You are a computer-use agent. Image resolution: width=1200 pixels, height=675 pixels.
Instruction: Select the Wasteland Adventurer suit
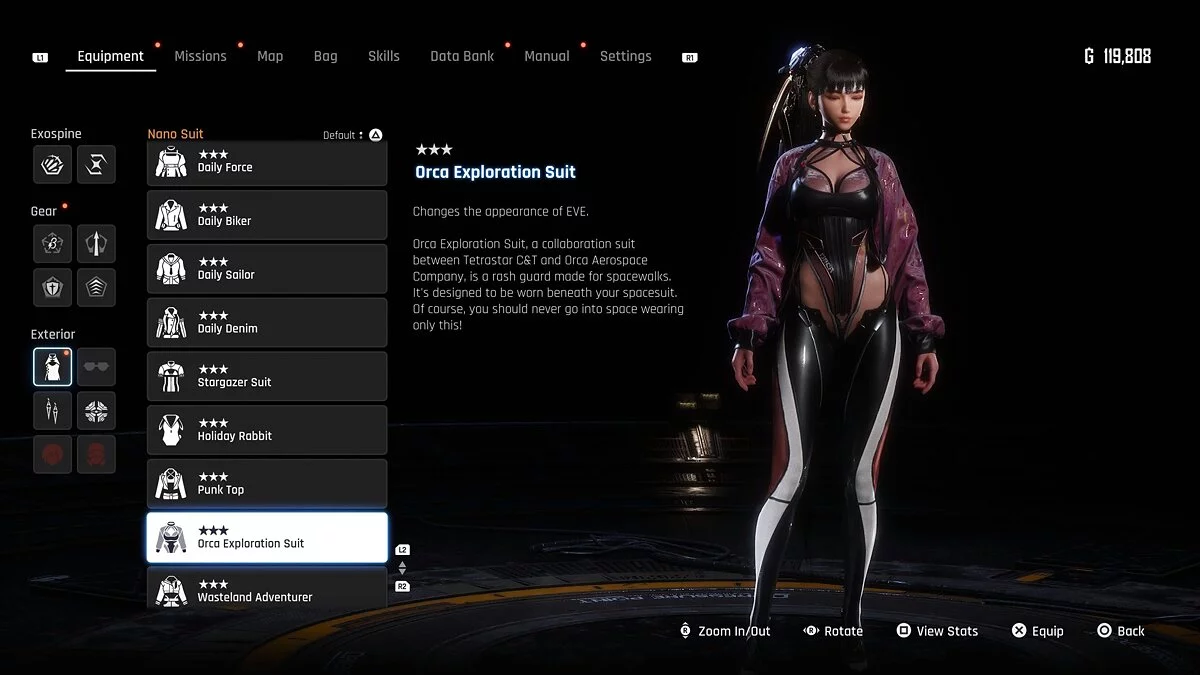(267, 590)
